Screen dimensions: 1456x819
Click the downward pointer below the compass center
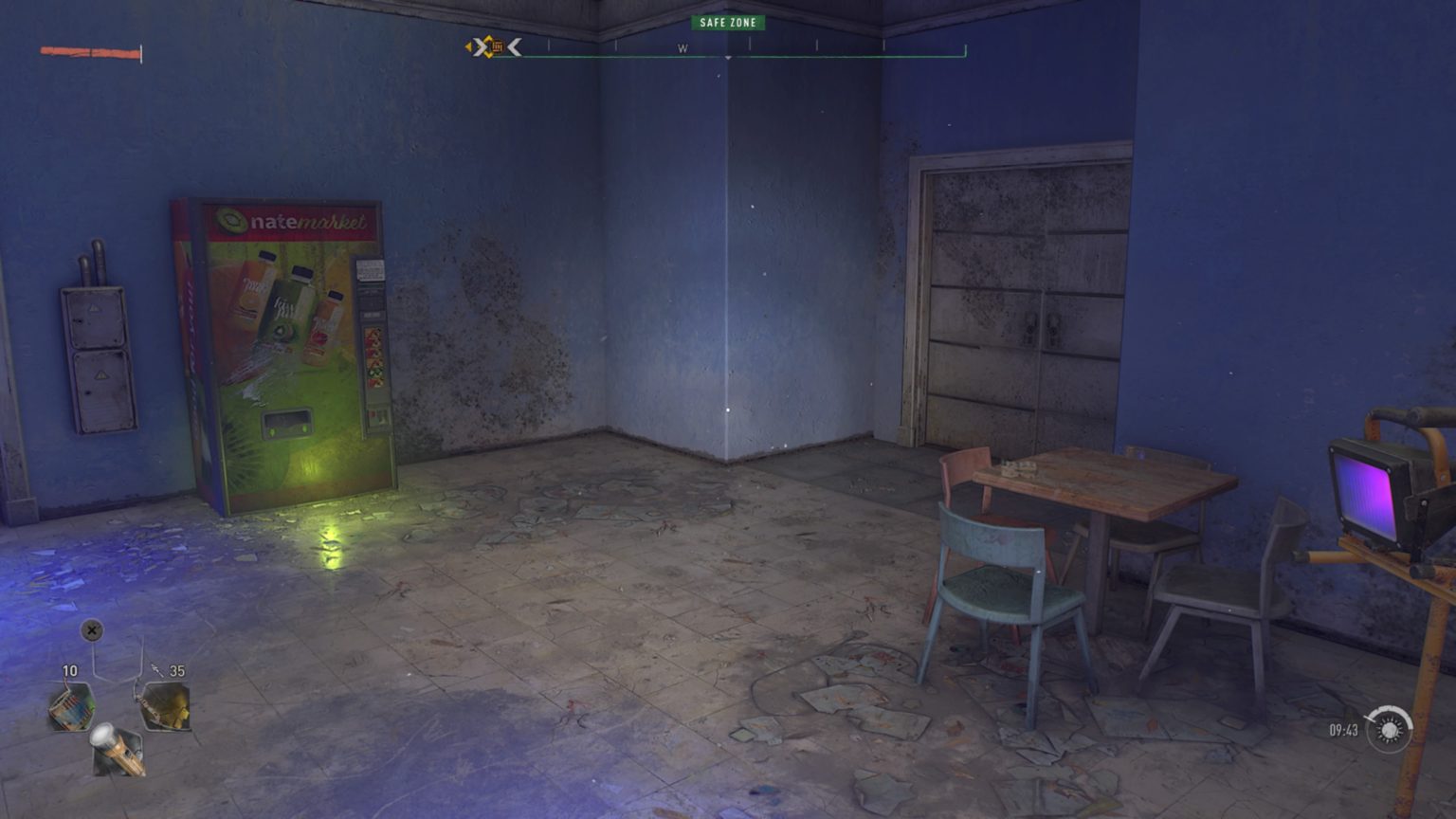click(x=728, y=57)
